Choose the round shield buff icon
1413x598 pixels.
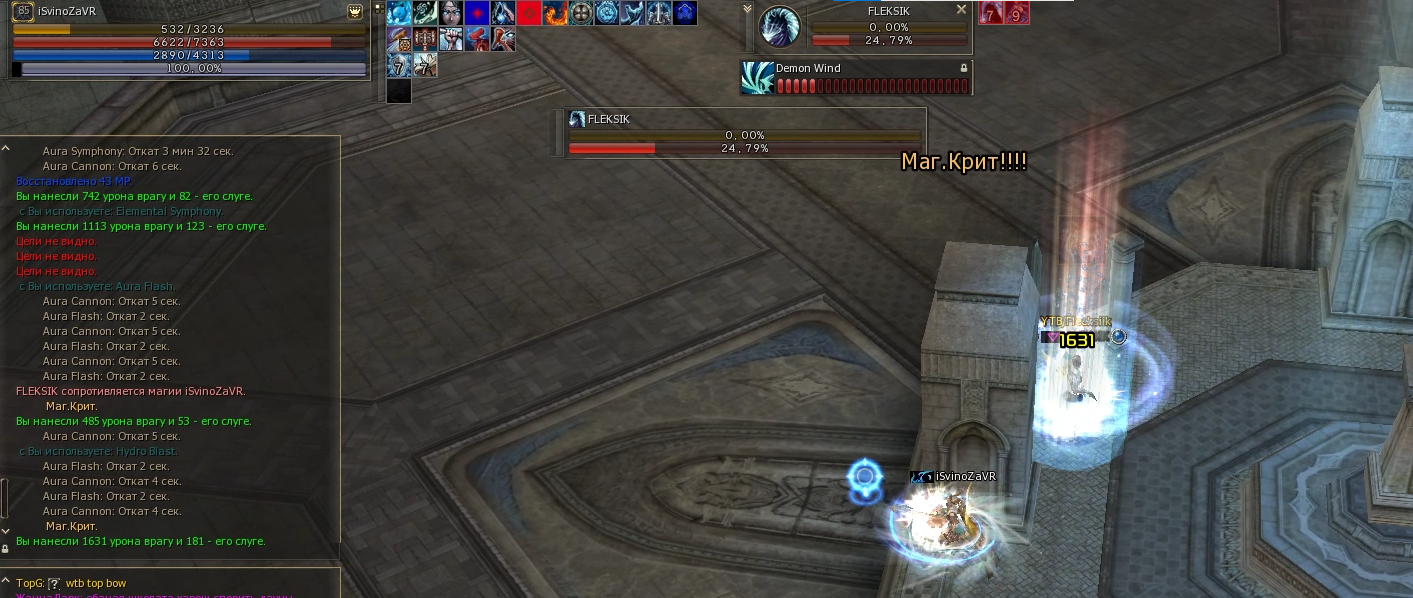pos(581,13)
